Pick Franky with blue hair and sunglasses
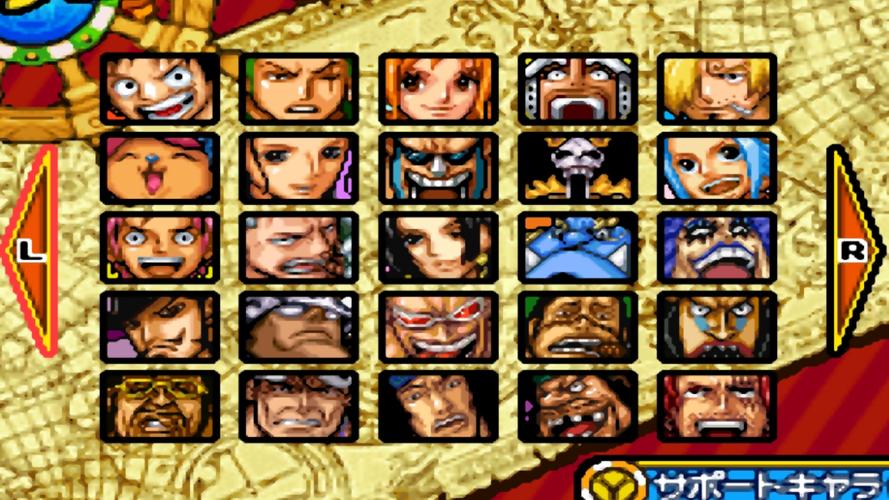Screen dimensions: 889x500 (x=438, y=168)
